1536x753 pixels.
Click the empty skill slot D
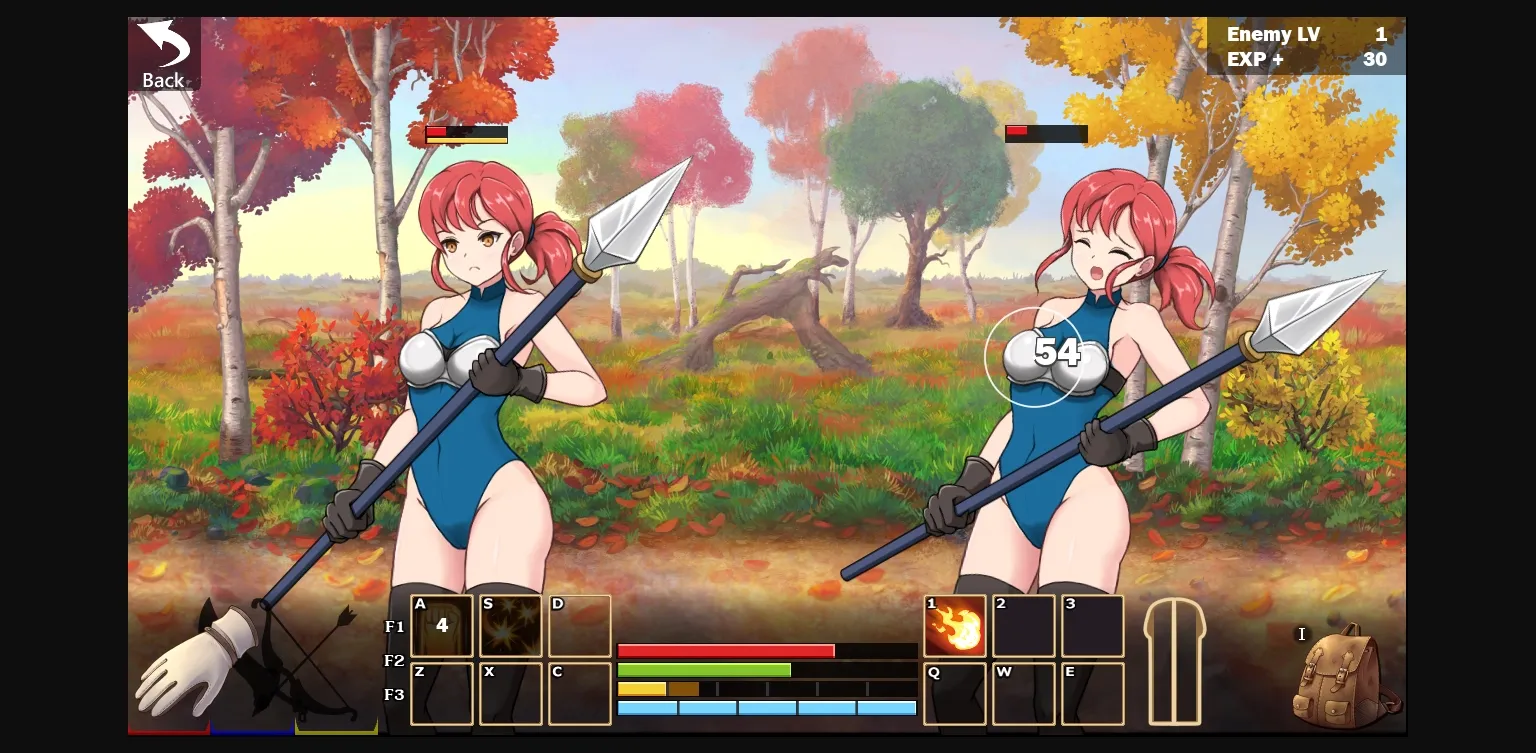pyautogui.click(x=580, y=626)
